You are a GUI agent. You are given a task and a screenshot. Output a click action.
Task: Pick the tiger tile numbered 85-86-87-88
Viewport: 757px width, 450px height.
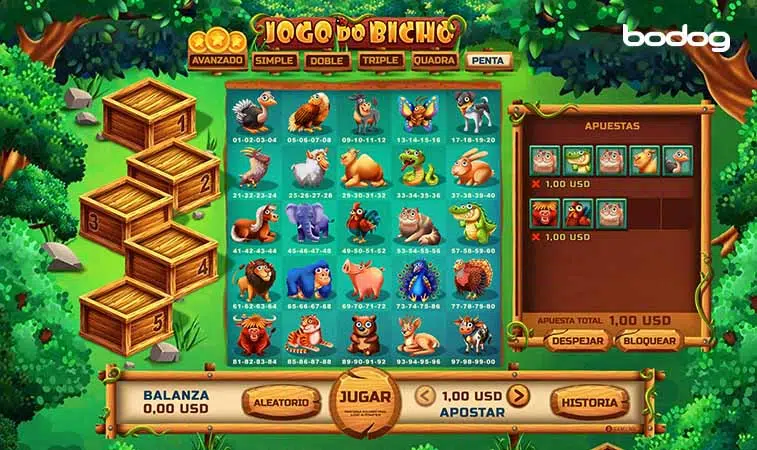[306, 338]
